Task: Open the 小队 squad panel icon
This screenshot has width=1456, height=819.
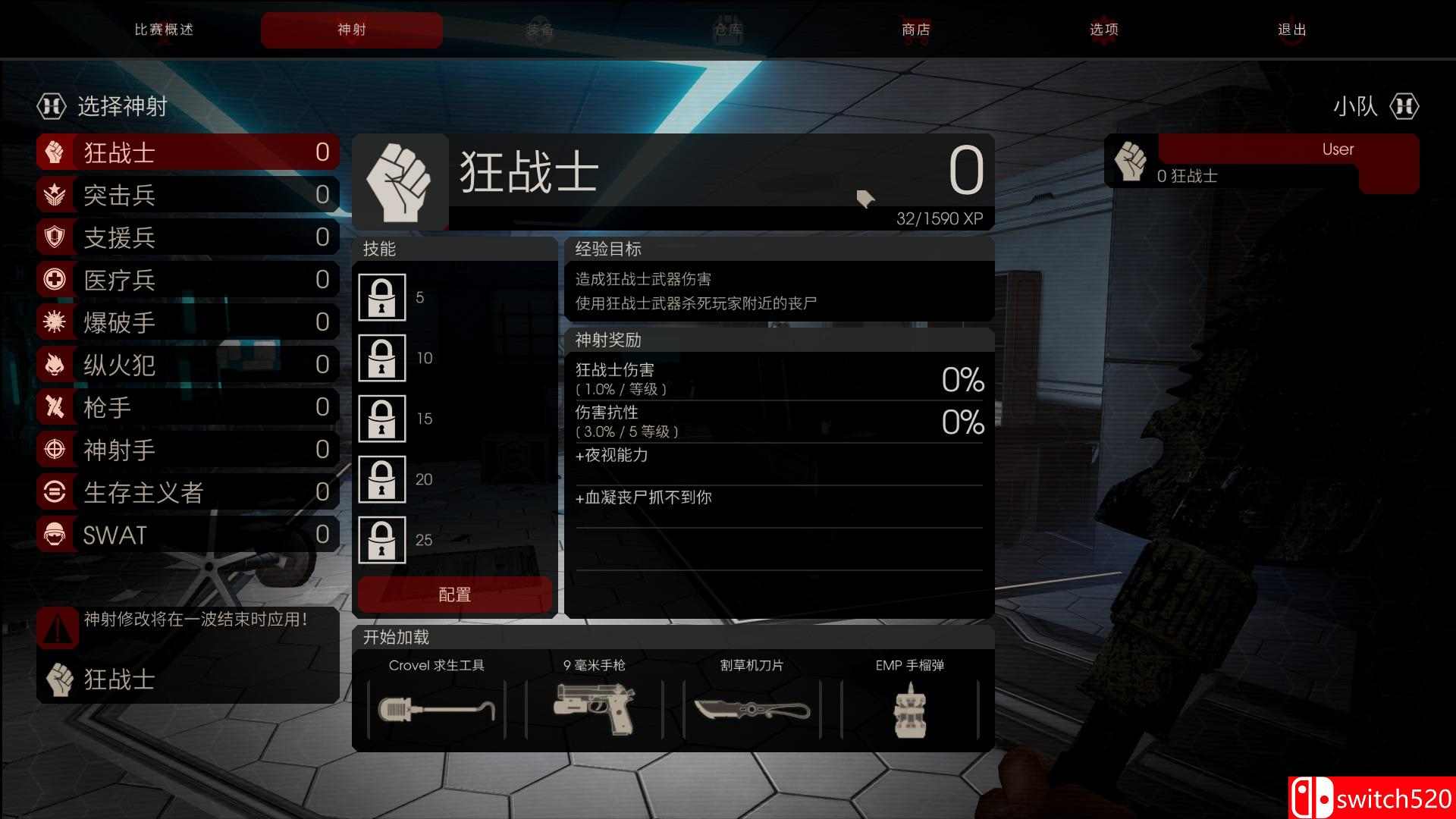Action: point(1404,107)
